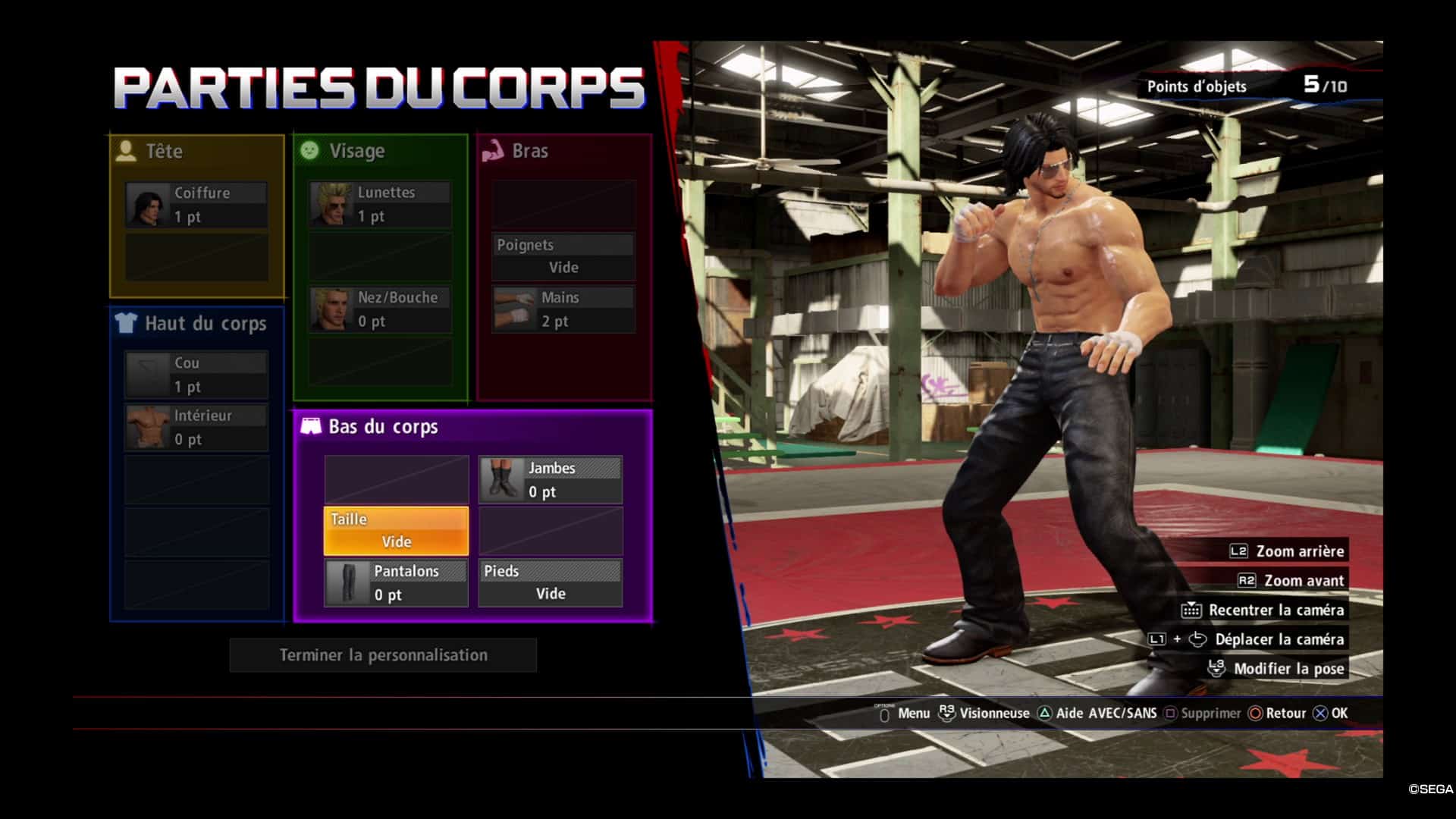Click the shorts icon on Bas du corps header
Viewport: 1456px width, 819px height.
tap(311, 426)
